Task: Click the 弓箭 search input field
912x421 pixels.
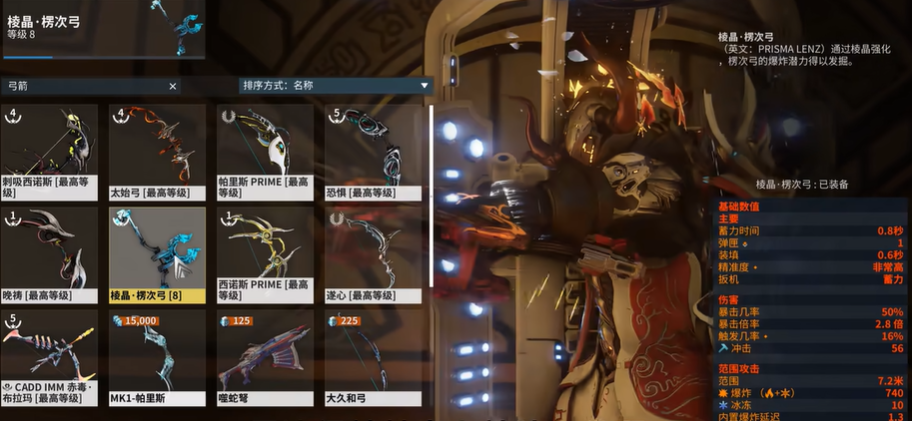Action: (85, 86)
